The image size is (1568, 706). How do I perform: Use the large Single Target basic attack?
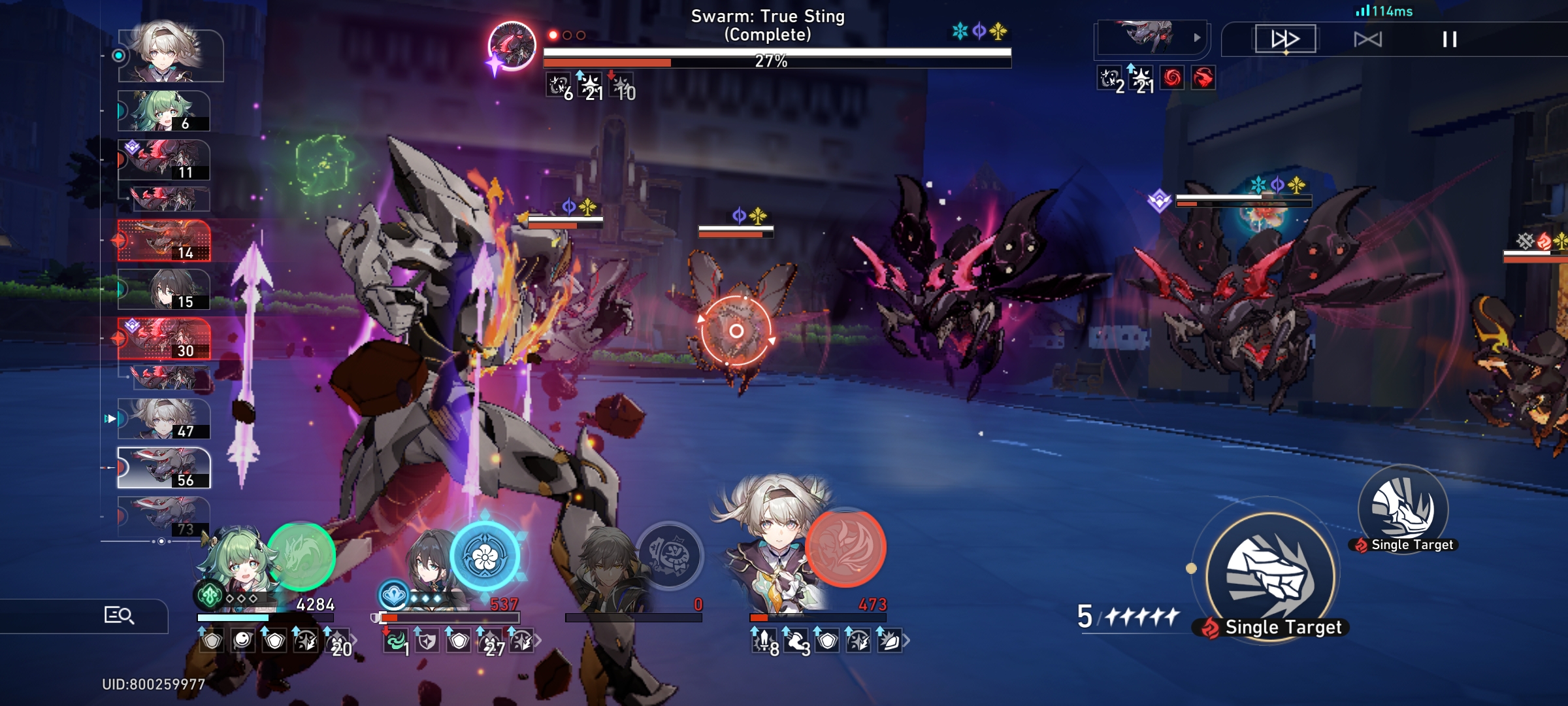pos(1269,575)
